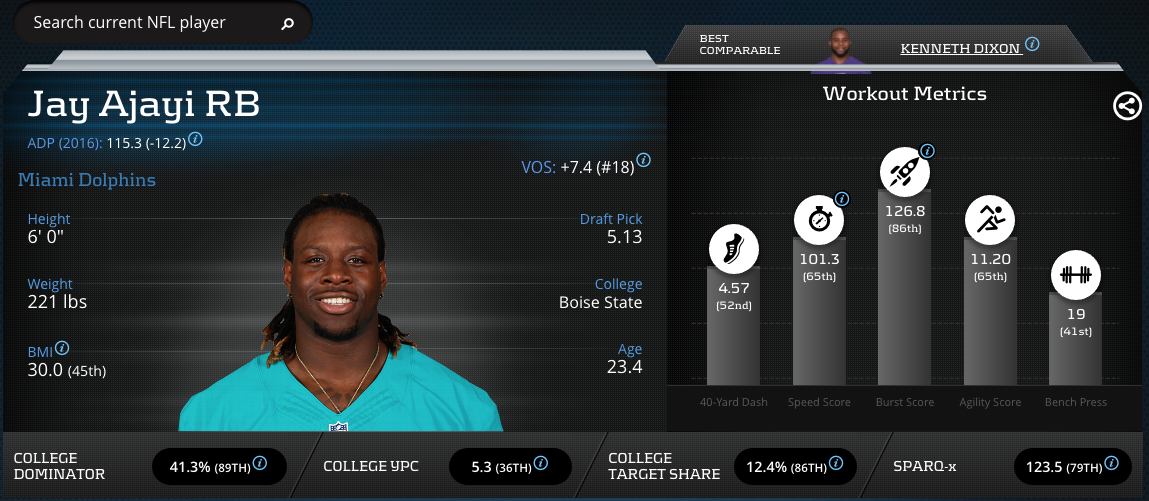Show the College Target Share info icon

836,463
